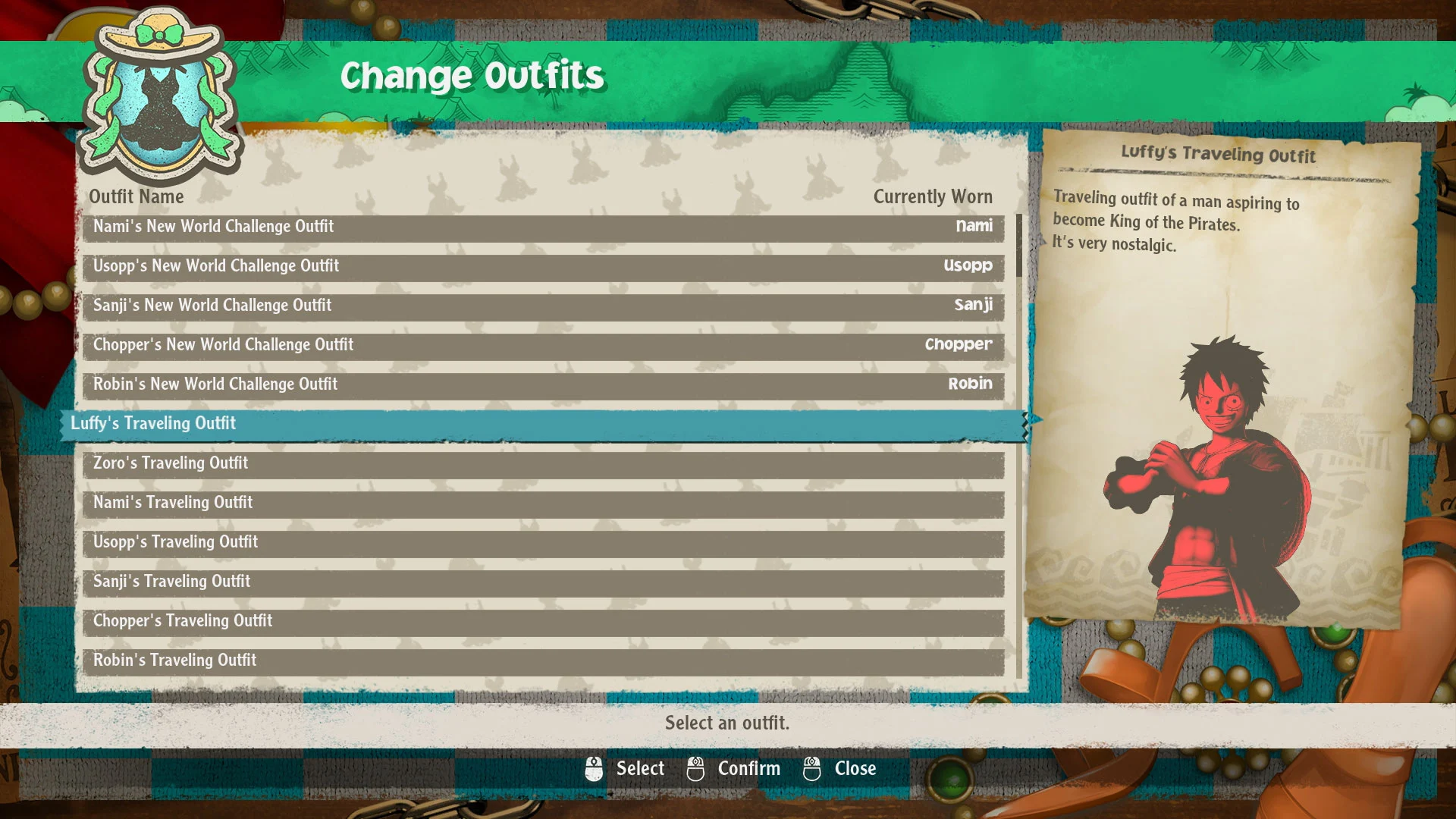Screen dimensions: 1456x819
Task: Choose Nami's Traveling Outfit
Action: (543, 504)
